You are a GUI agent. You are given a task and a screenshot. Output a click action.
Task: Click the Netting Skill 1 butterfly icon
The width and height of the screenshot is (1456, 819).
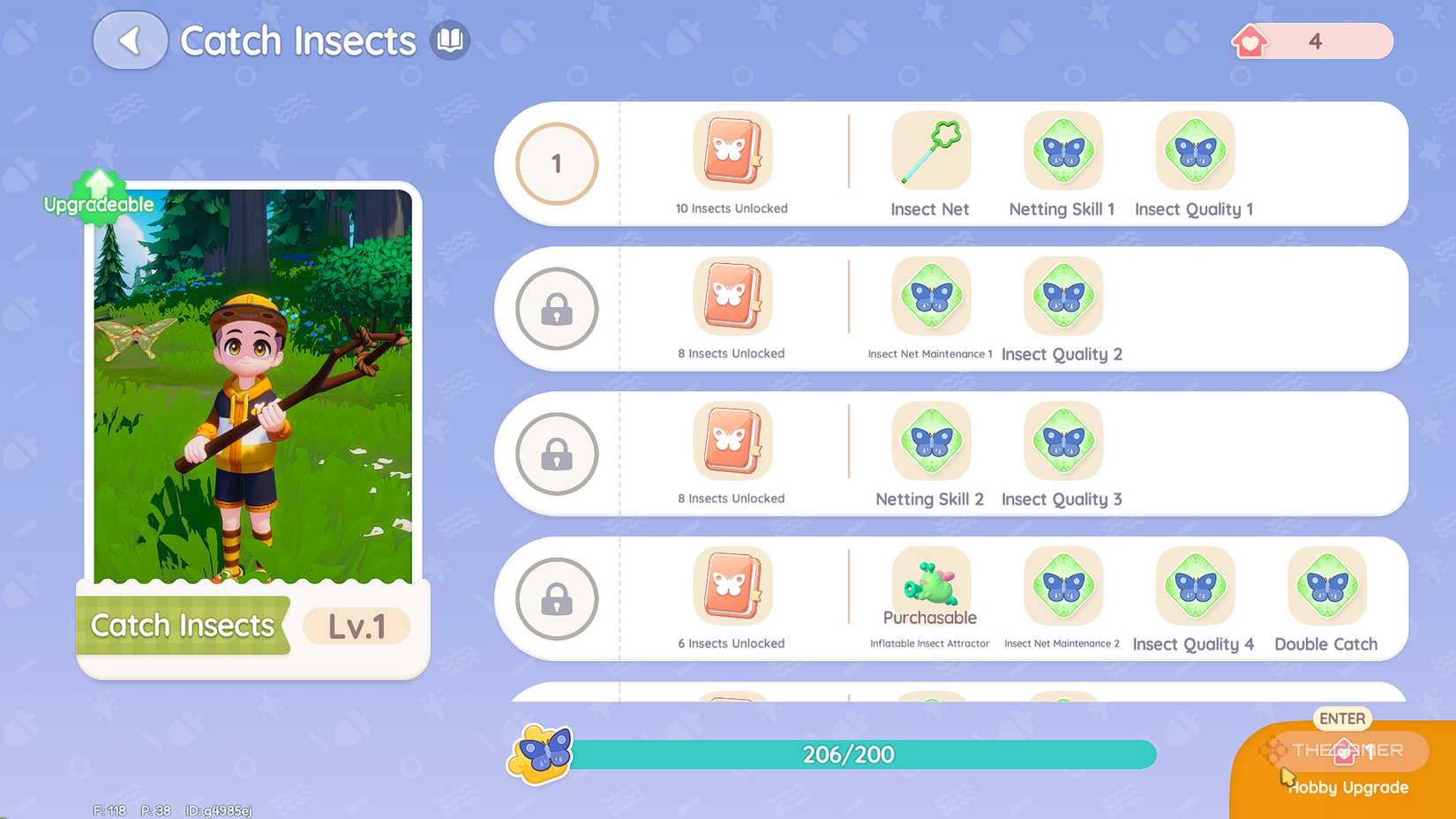tap(1062, 152)
